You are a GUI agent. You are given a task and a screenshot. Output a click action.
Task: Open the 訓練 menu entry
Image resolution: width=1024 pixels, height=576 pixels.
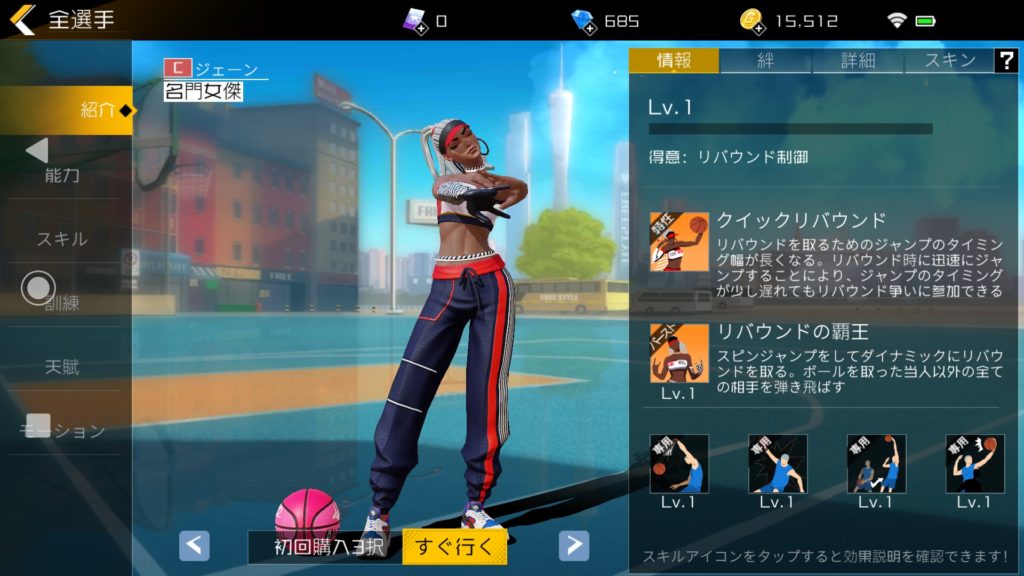[62, 303]
